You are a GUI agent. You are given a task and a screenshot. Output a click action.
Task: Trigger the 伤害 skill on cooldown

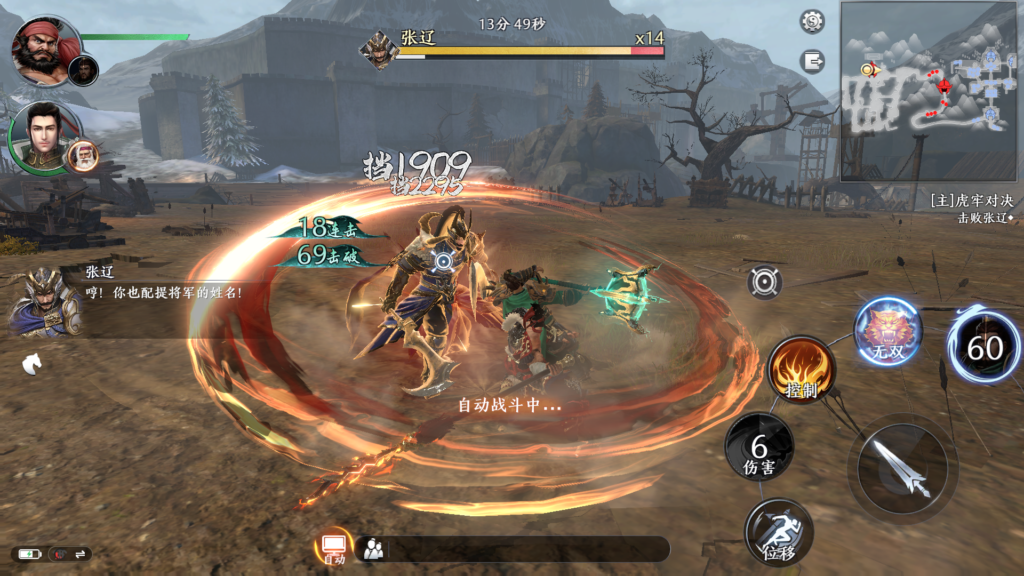759,447
